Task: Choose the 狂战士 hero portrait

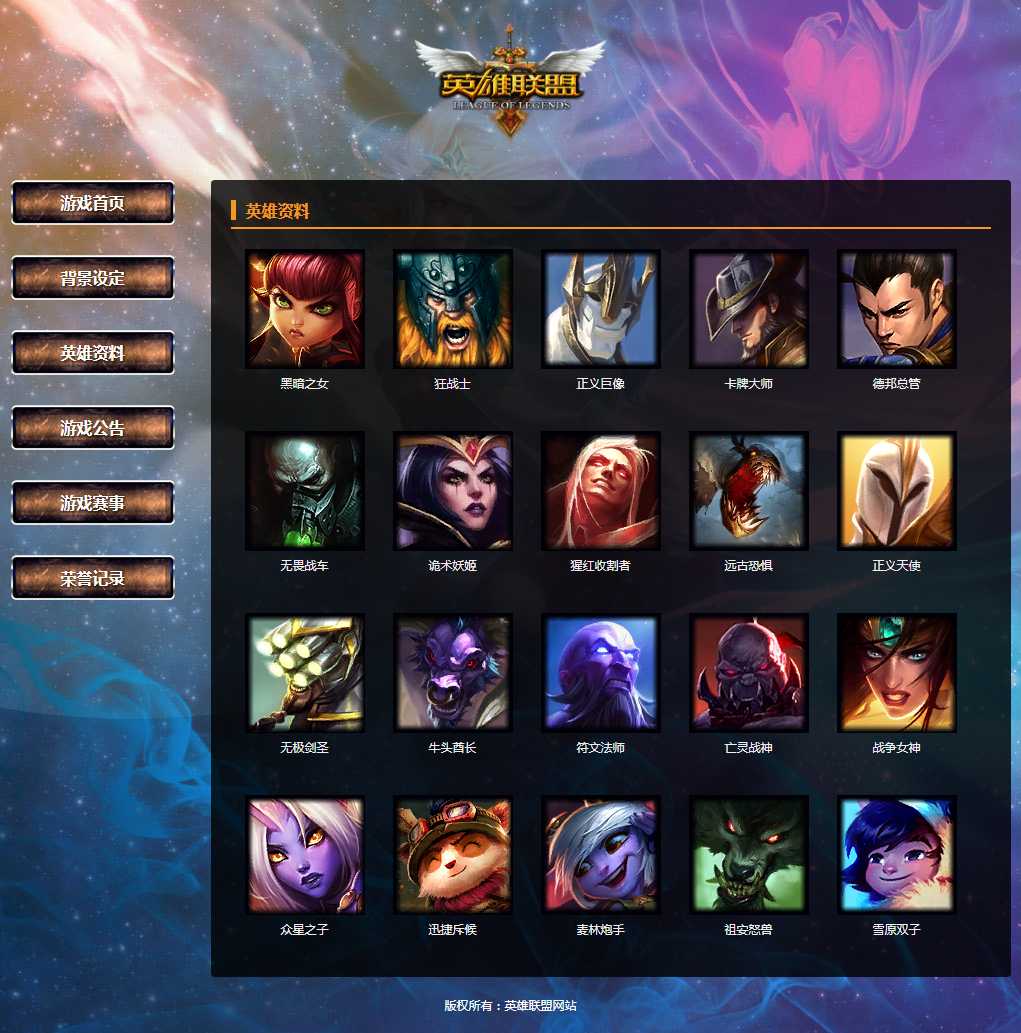Action: pyautogui.click(x=453, y=309)
